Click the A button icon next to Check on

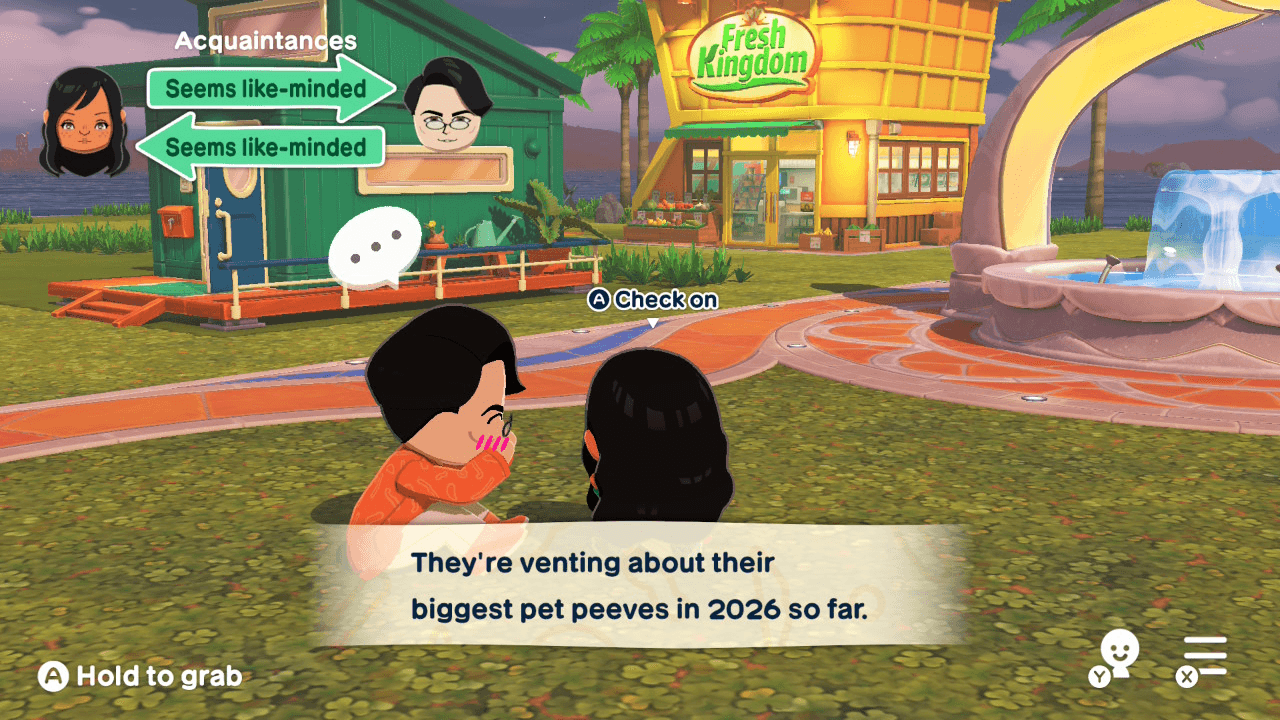tap(600, 299)
